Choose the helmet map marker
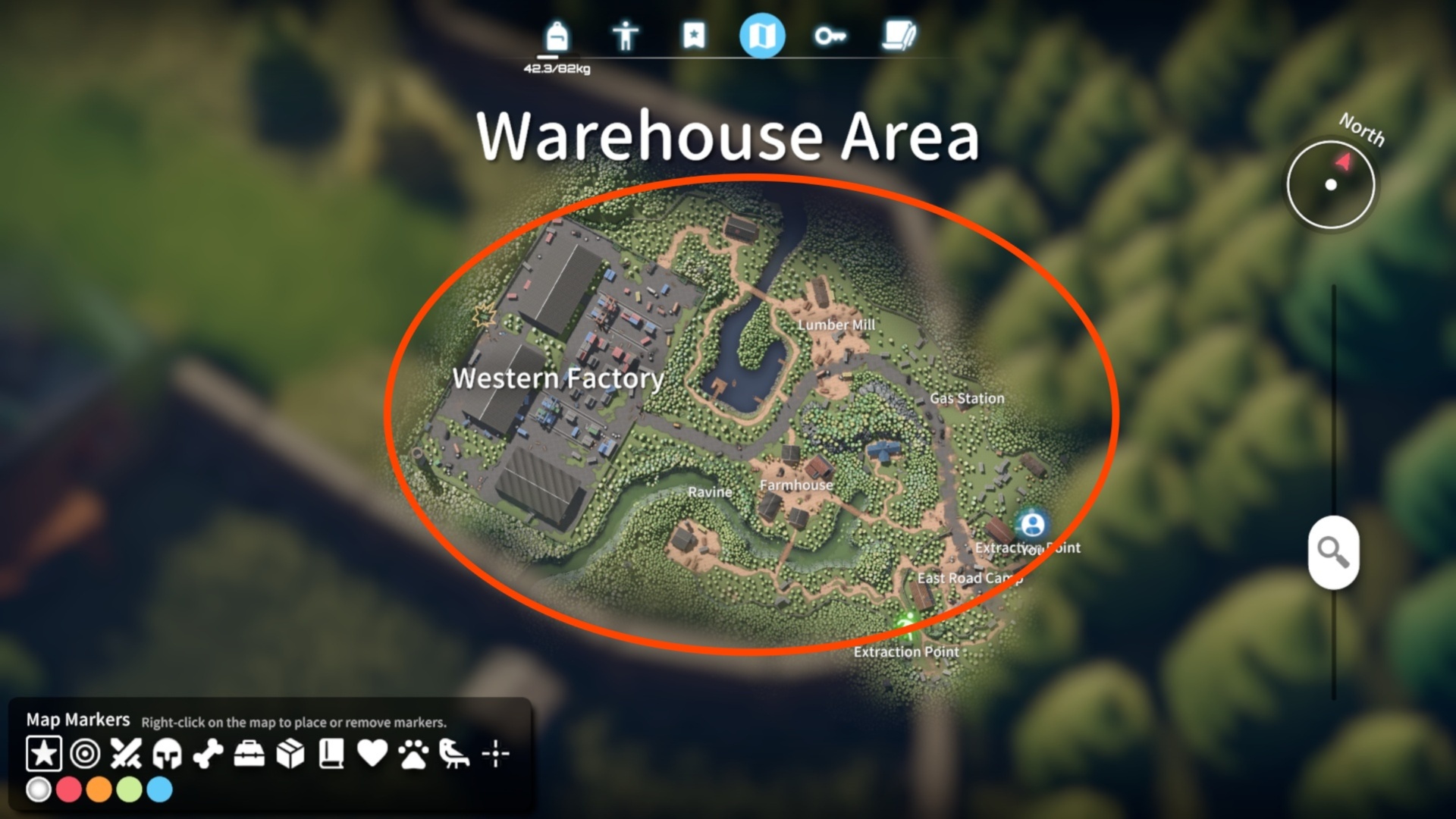This screenshot has width=1456, height=819. pos(167,754)
